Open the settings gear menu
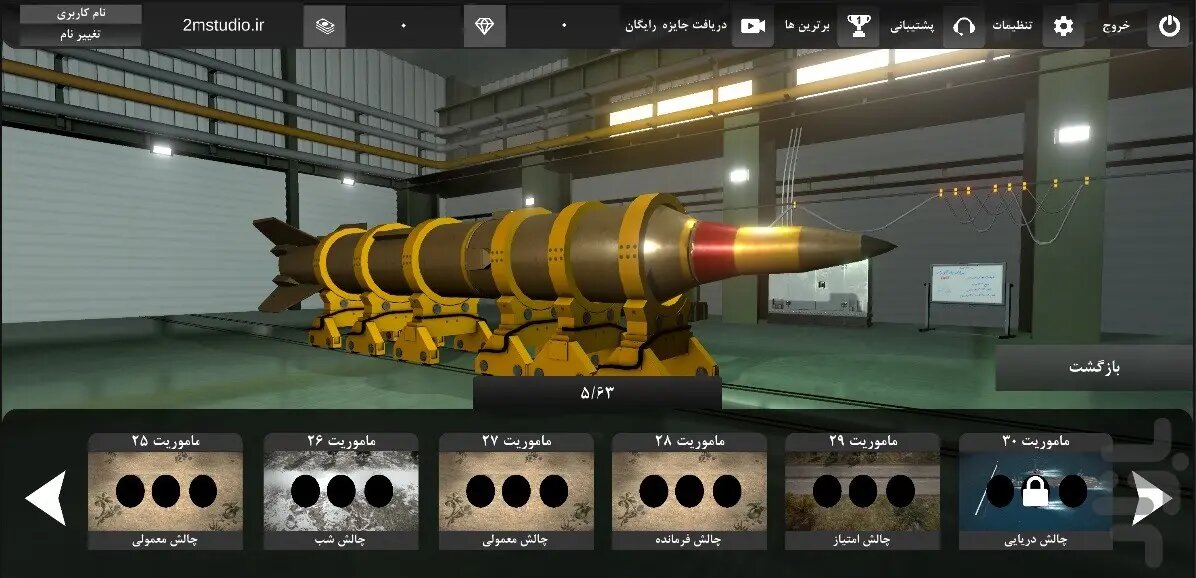The image size is (1196, 578). 1063,26
